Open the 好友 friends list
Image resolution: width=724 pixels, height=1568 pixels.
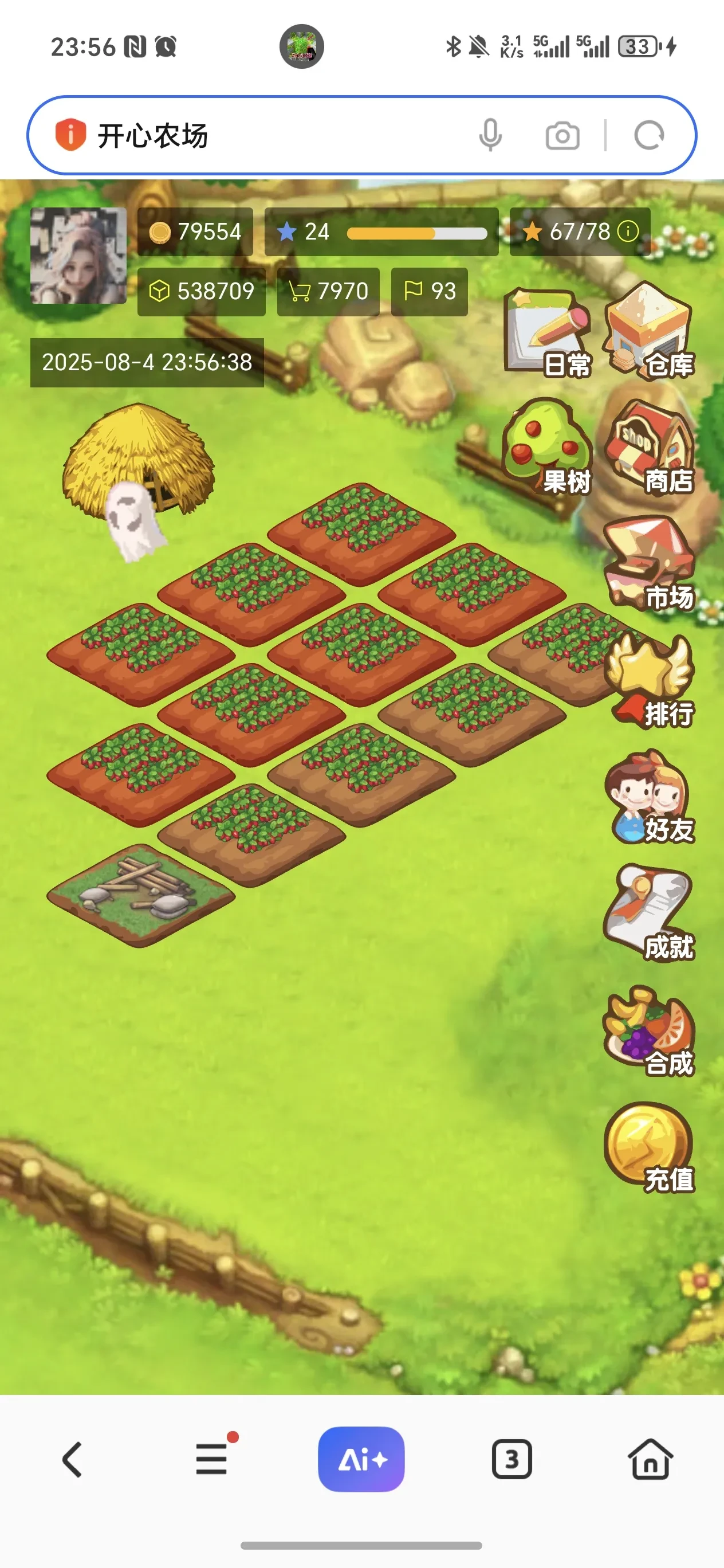pyautogui.click(x=650, y=796)
